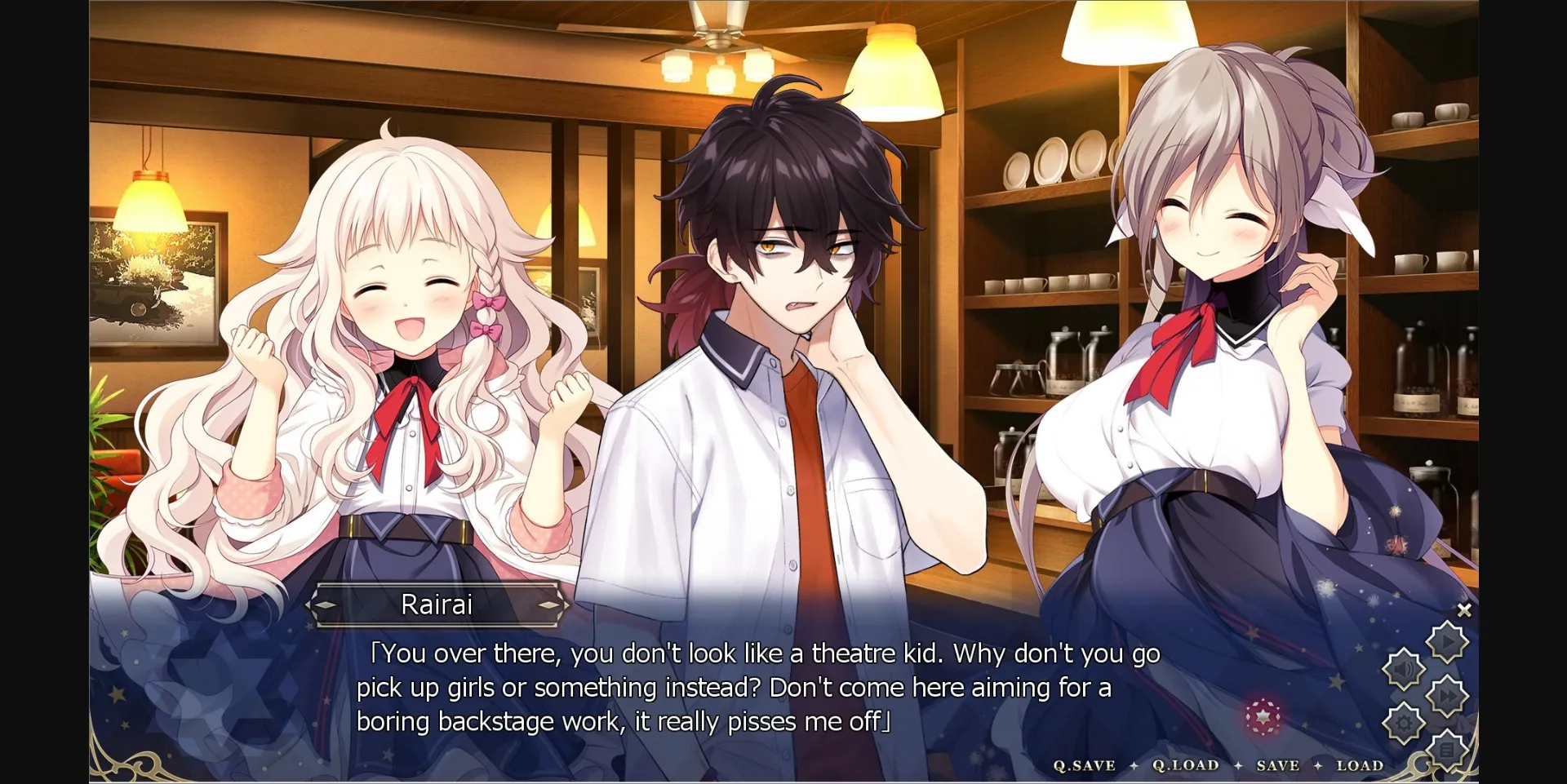Open the settings gear icon
Image resolution: width=1567 pixels, height=784 pixels.
pyautogui.click(x=1403, y=721)
